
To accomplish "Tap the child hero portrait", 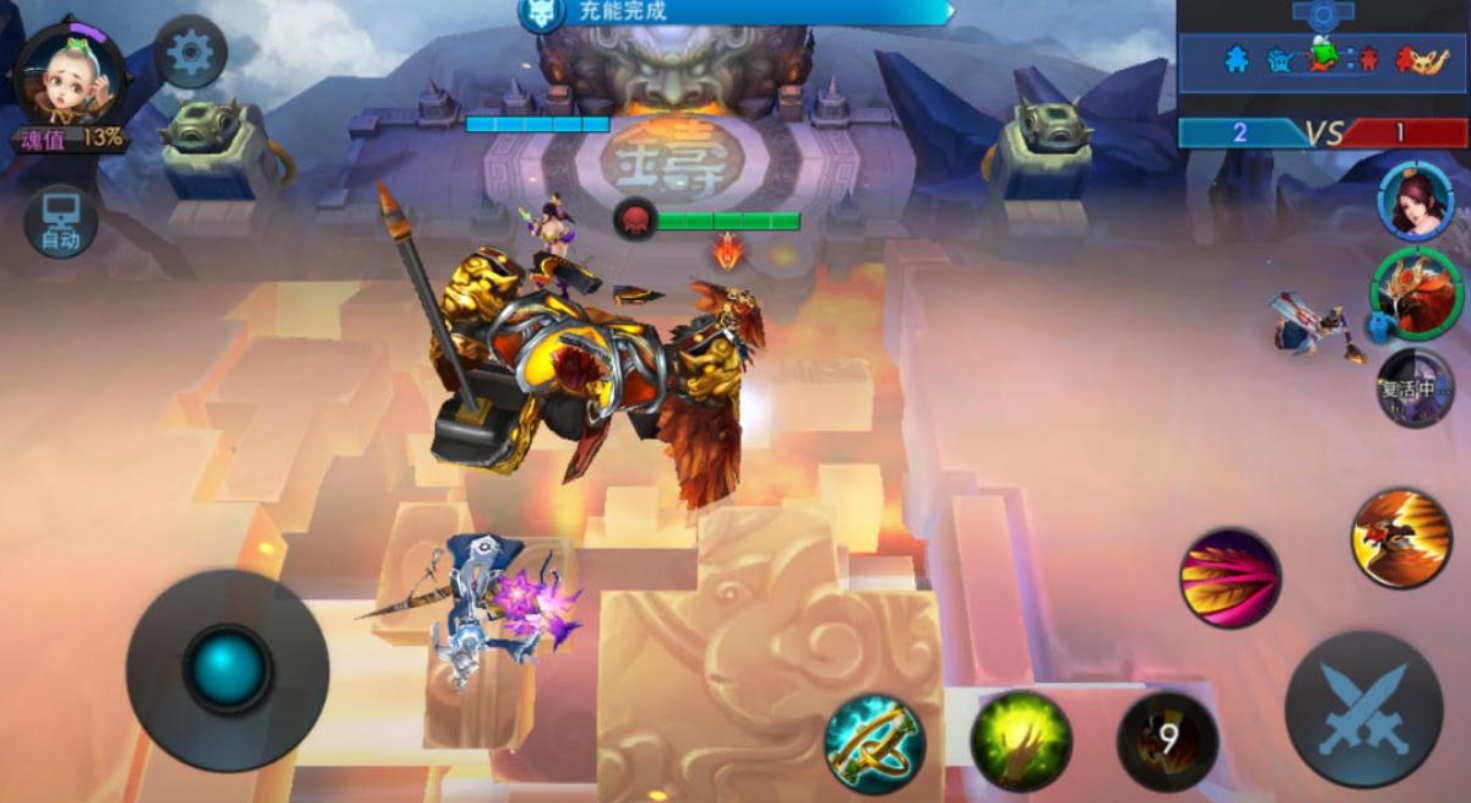I will click(x=70, y=76).
